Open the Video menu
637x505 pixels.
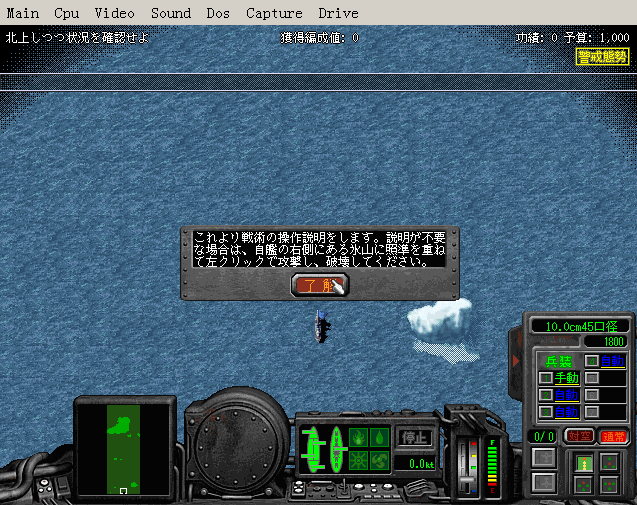[x=115, y=13]
